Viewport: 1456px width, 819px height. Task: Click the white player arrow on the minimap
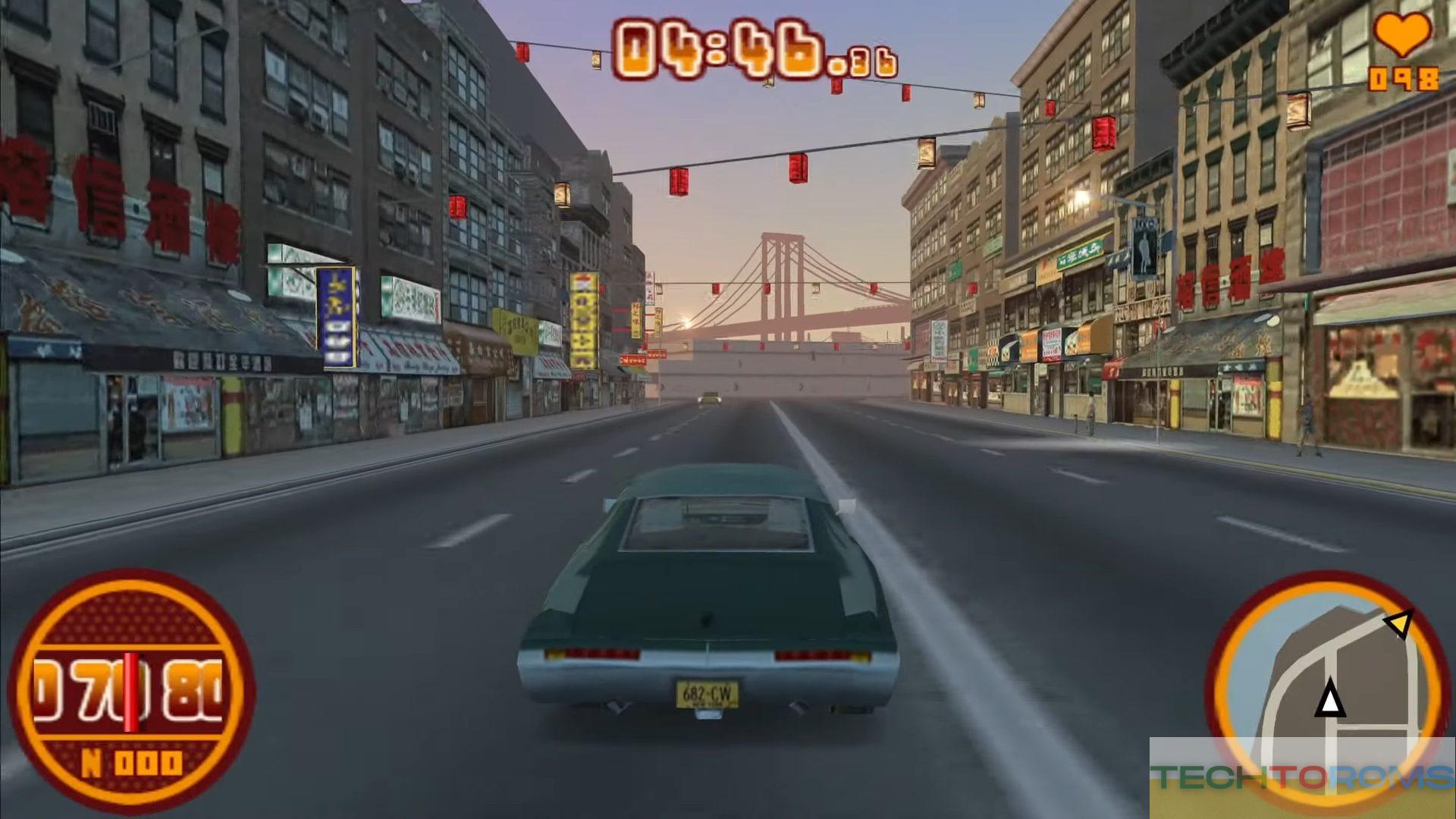pyautogui.click(x=1329, y=699)
